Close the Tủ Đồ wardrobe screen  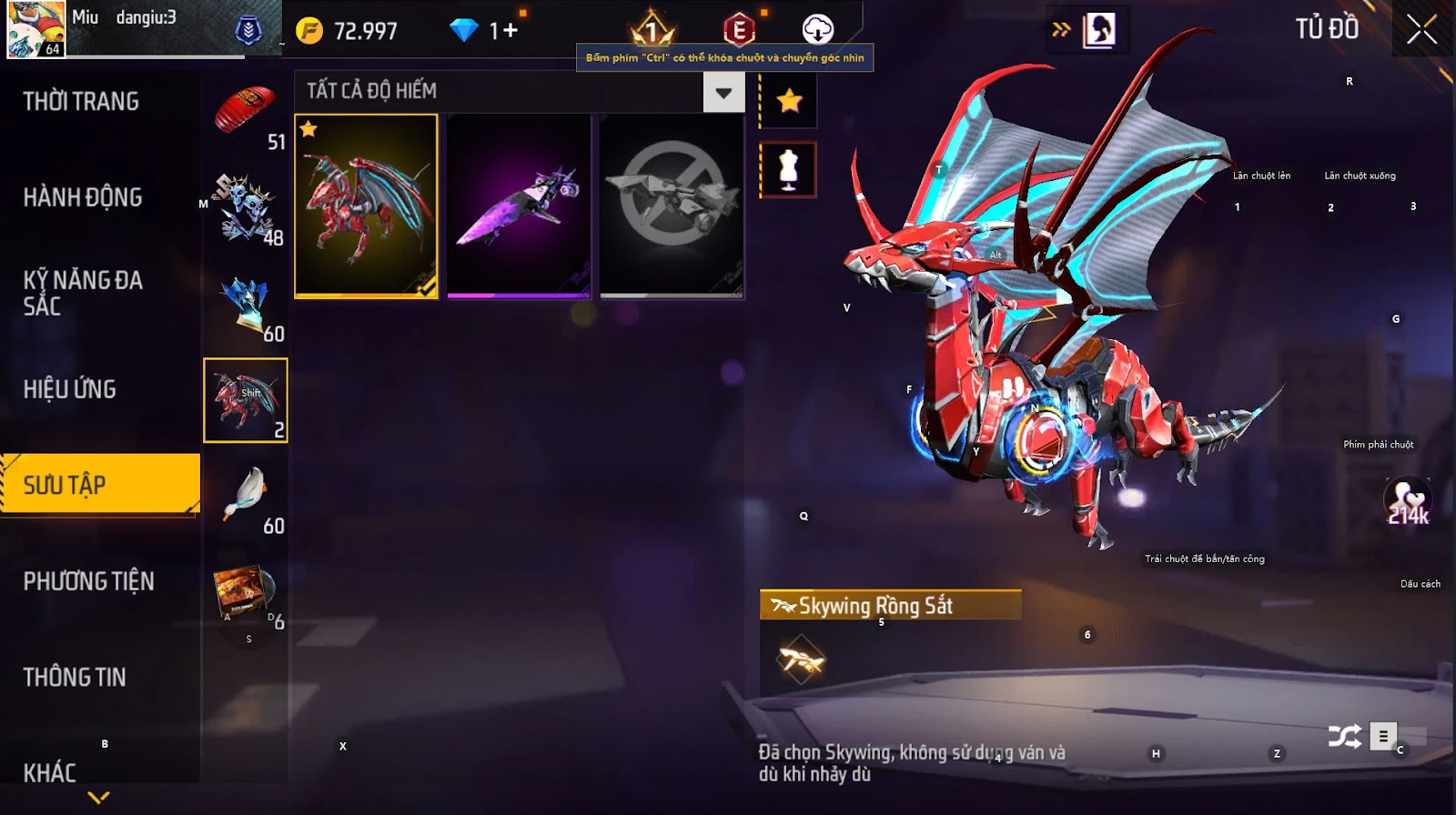click(1421, 30)
